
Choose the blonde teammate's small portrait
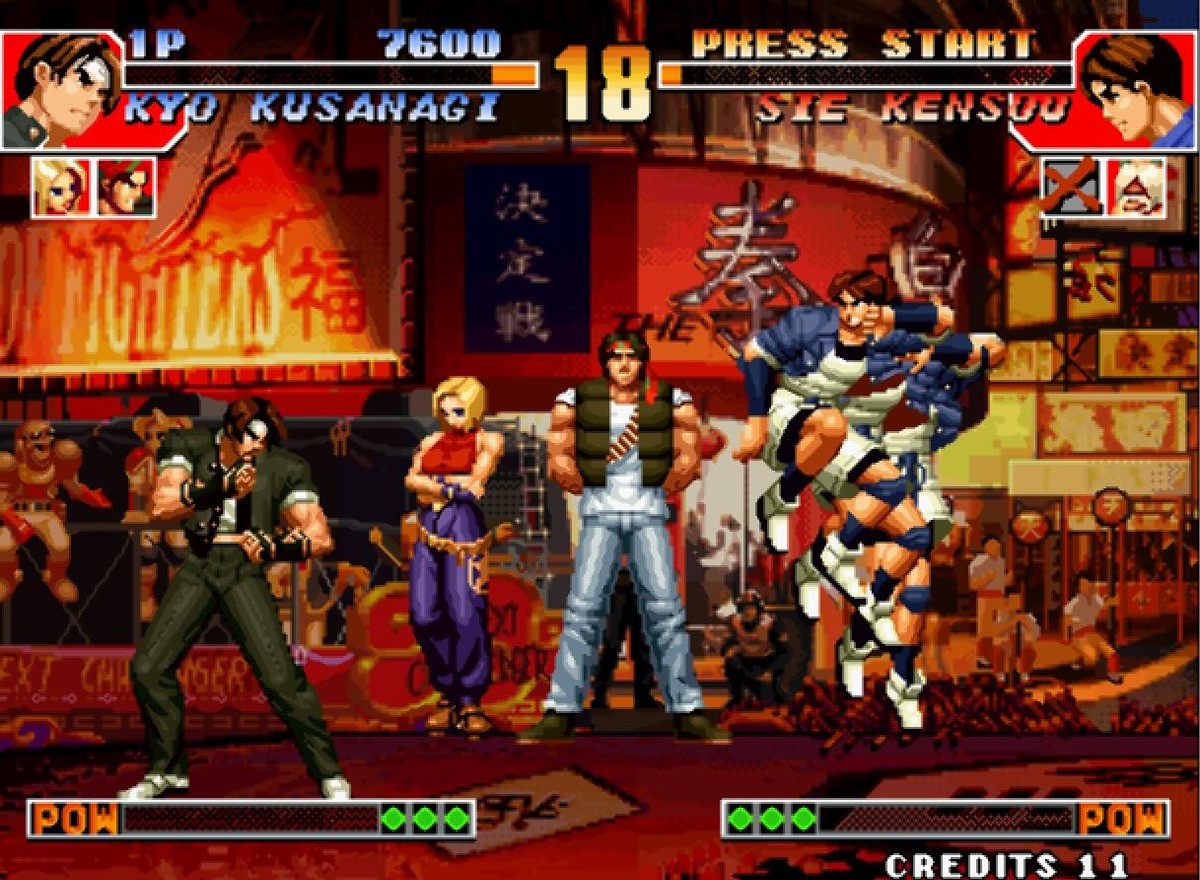pos(60,187)
